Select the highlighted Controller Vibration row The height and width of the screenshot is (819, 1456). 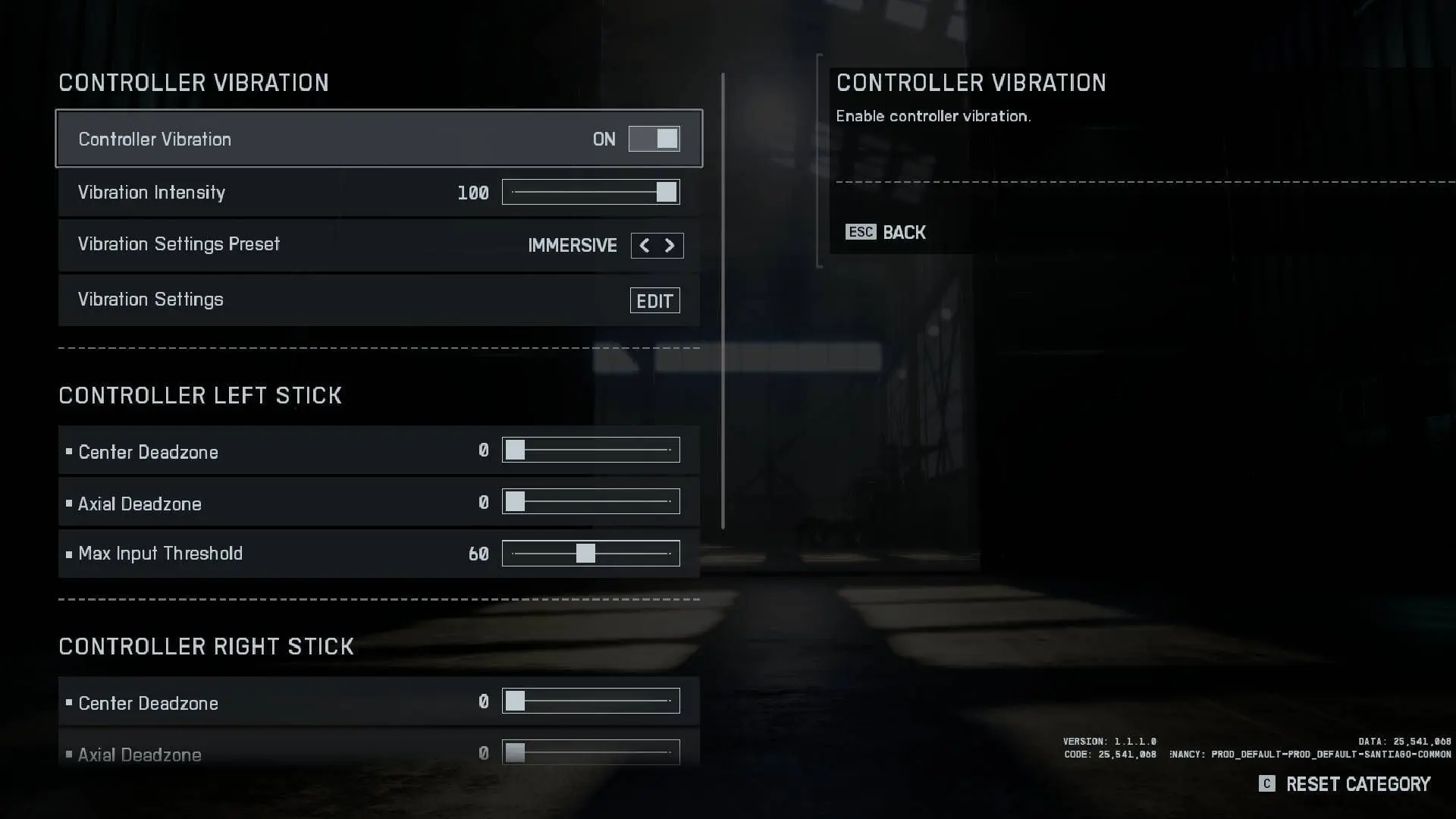pyautogui.click(x=303, y=139)
